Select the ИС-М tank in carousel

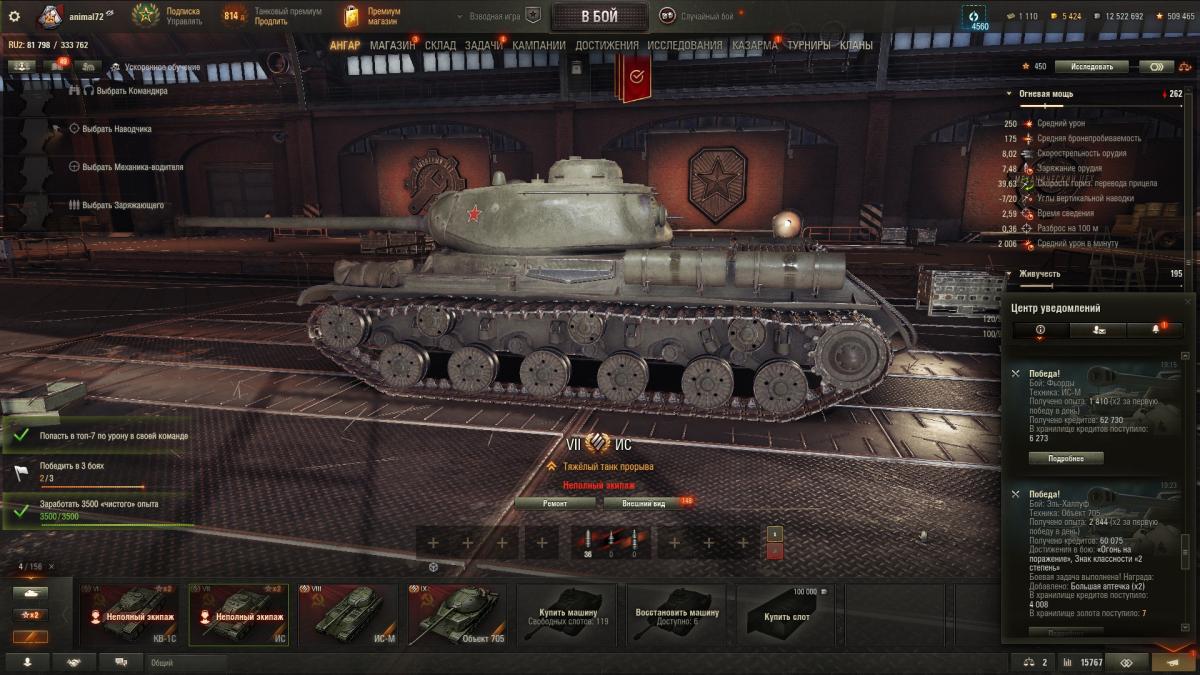tap(352, 615)
